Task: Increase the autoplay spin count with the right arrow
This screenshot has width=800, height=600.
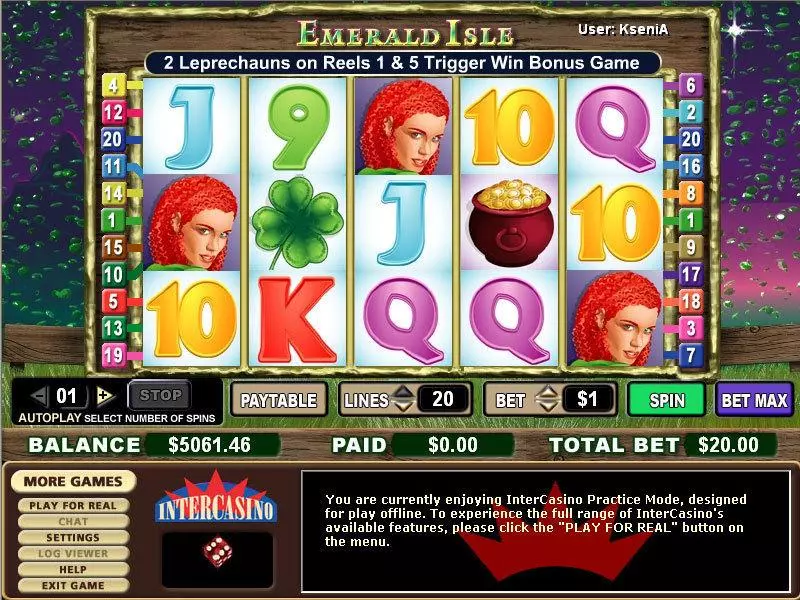Action: click(106, 396)
